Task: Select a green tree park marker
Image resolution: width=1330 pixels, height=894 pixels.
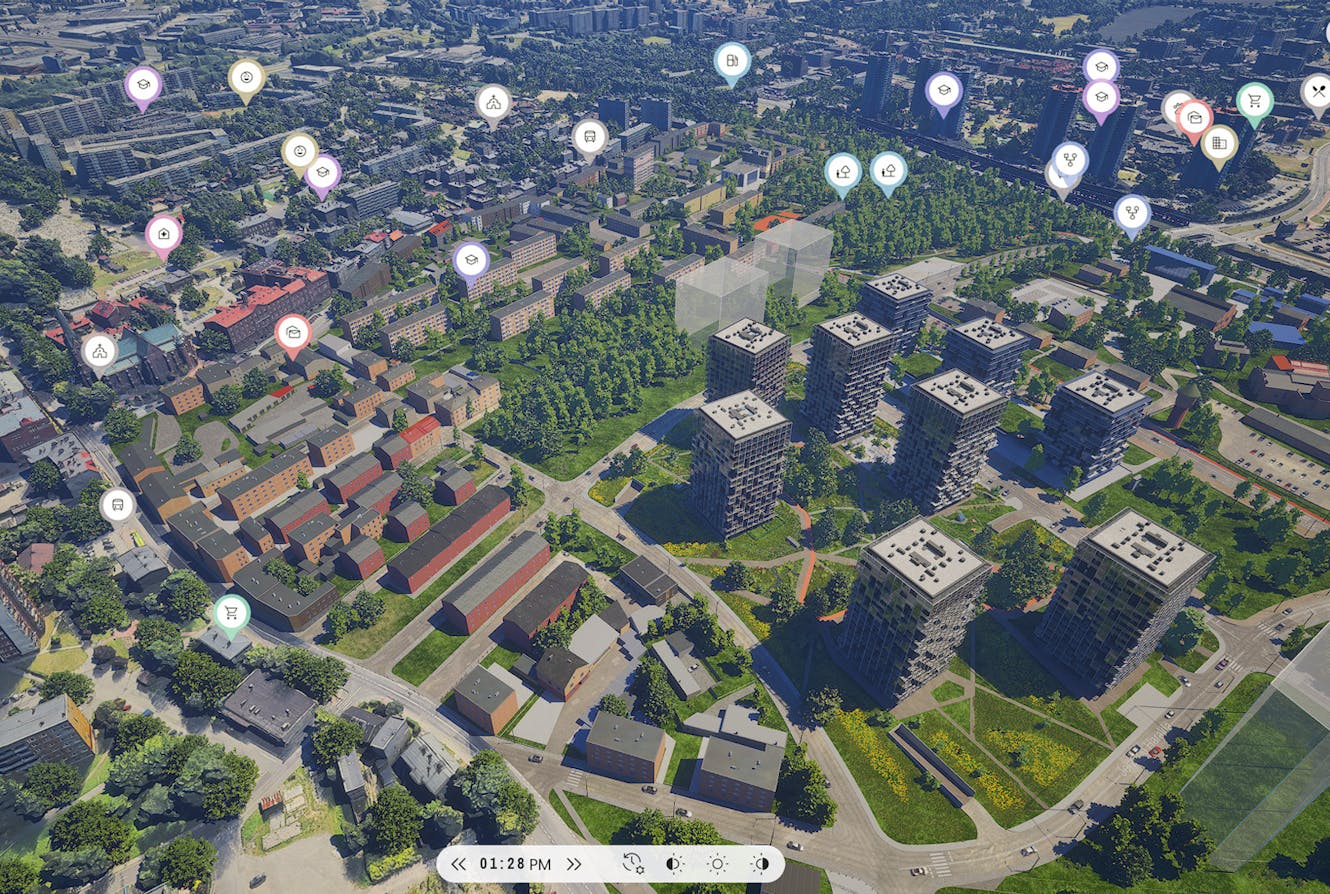Action: (843, 172)
